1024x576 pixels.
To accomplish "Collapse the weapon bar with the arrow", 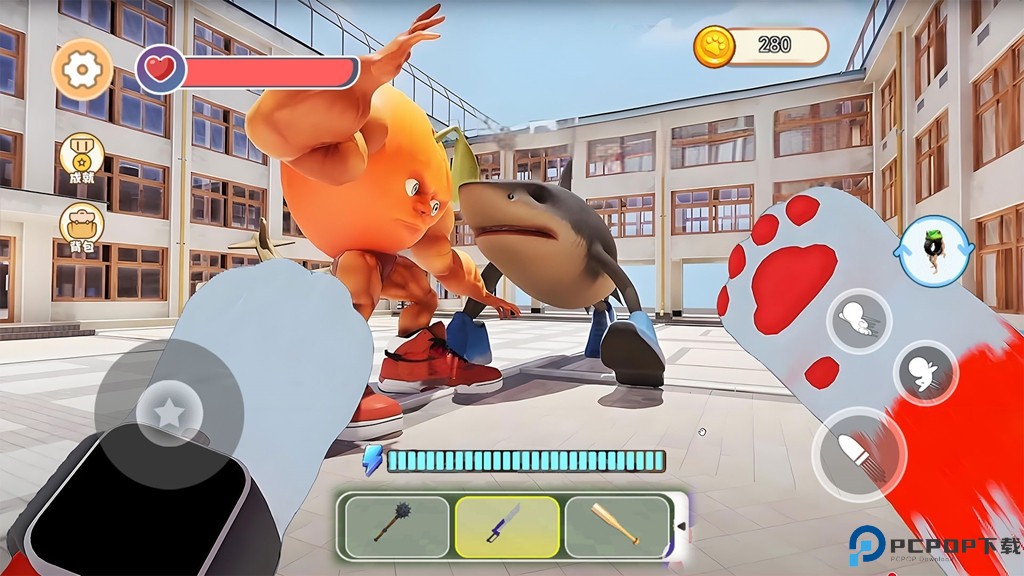I will [x=682, y=527].
